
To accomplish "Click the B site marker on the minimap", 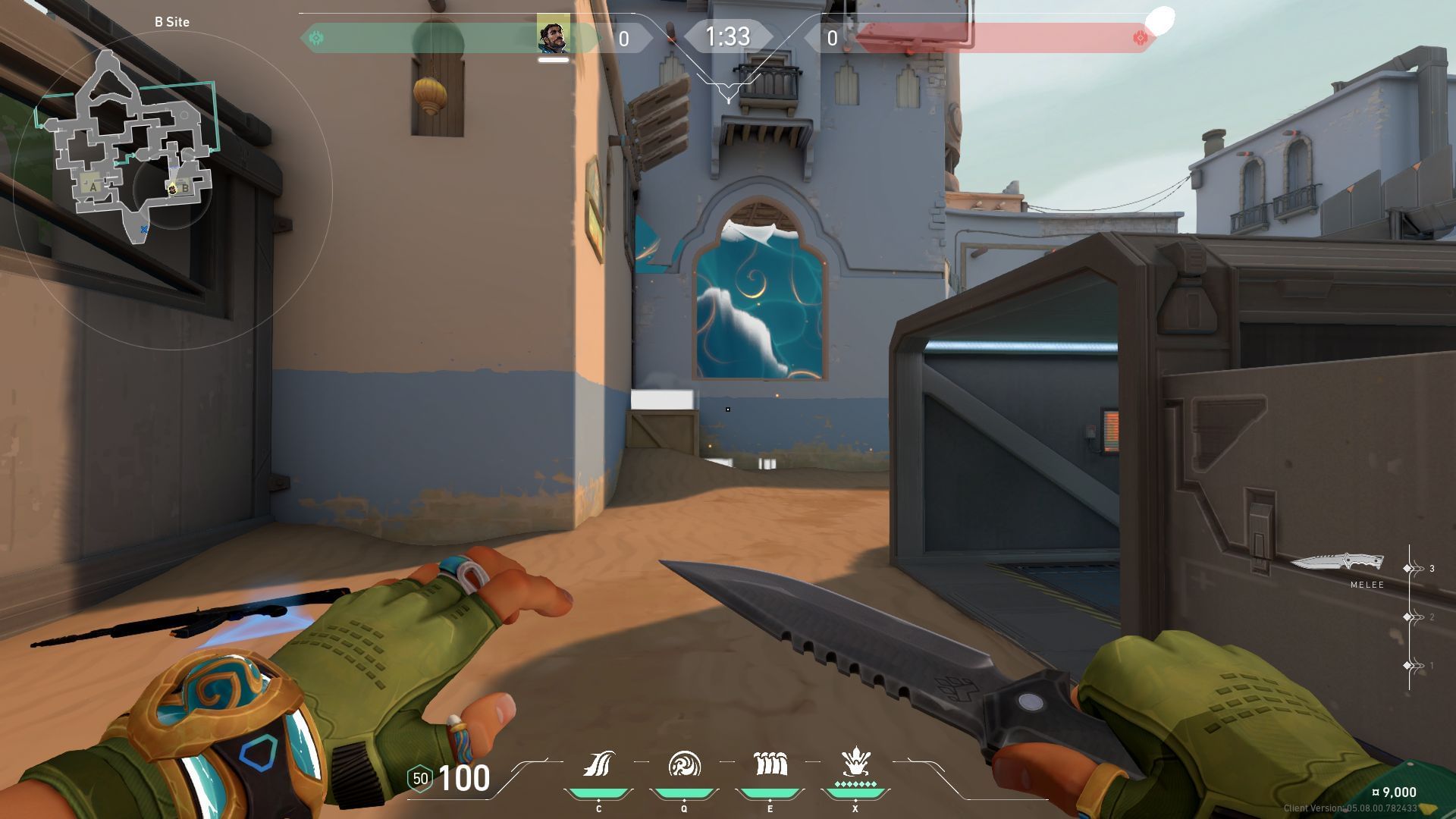I will tap(184, 189).
